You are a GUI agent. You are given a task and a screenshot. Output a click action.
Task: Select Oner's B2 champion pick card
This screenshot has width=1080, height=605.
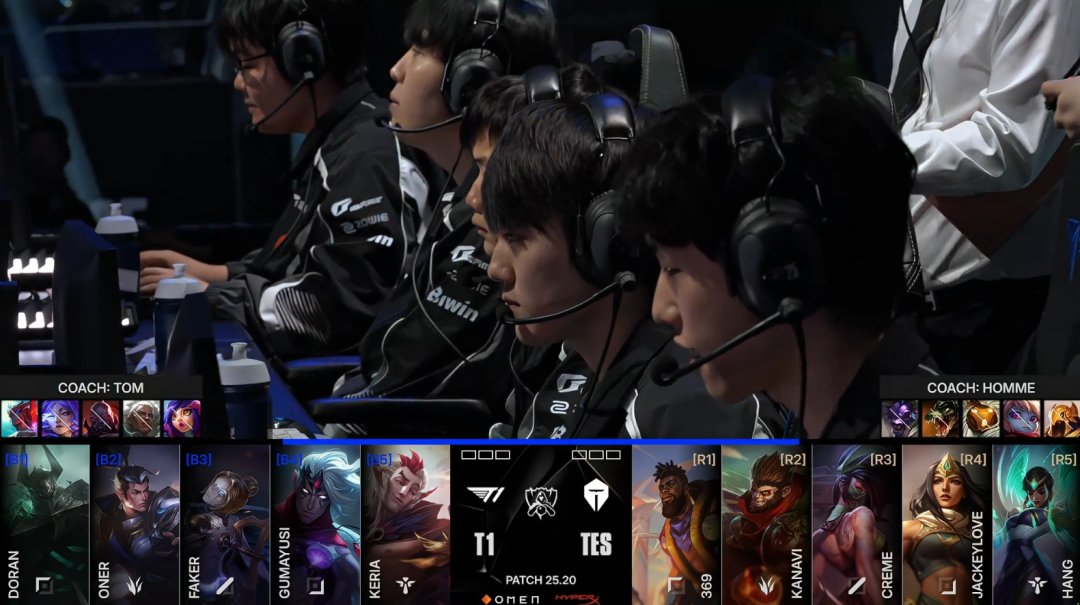[x=135, y=520]
